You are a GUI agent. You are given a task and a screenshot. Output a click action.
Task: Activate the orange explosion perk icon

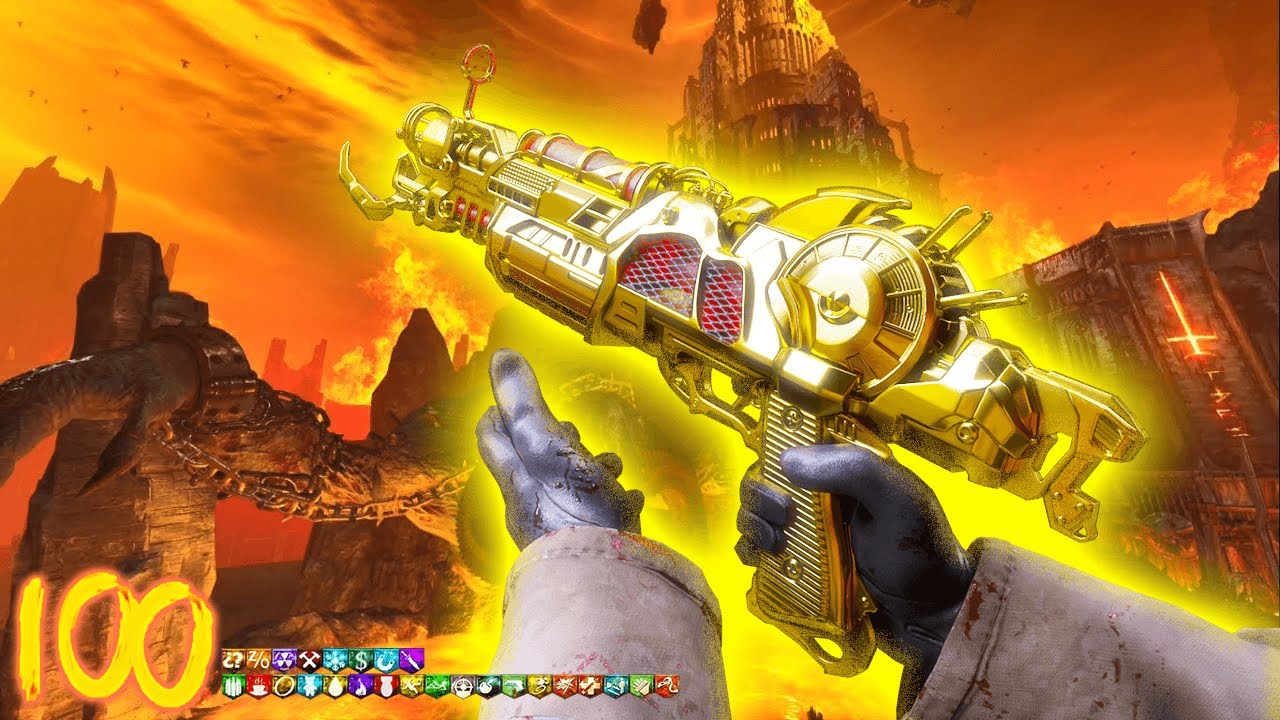[x=565, y=686]
